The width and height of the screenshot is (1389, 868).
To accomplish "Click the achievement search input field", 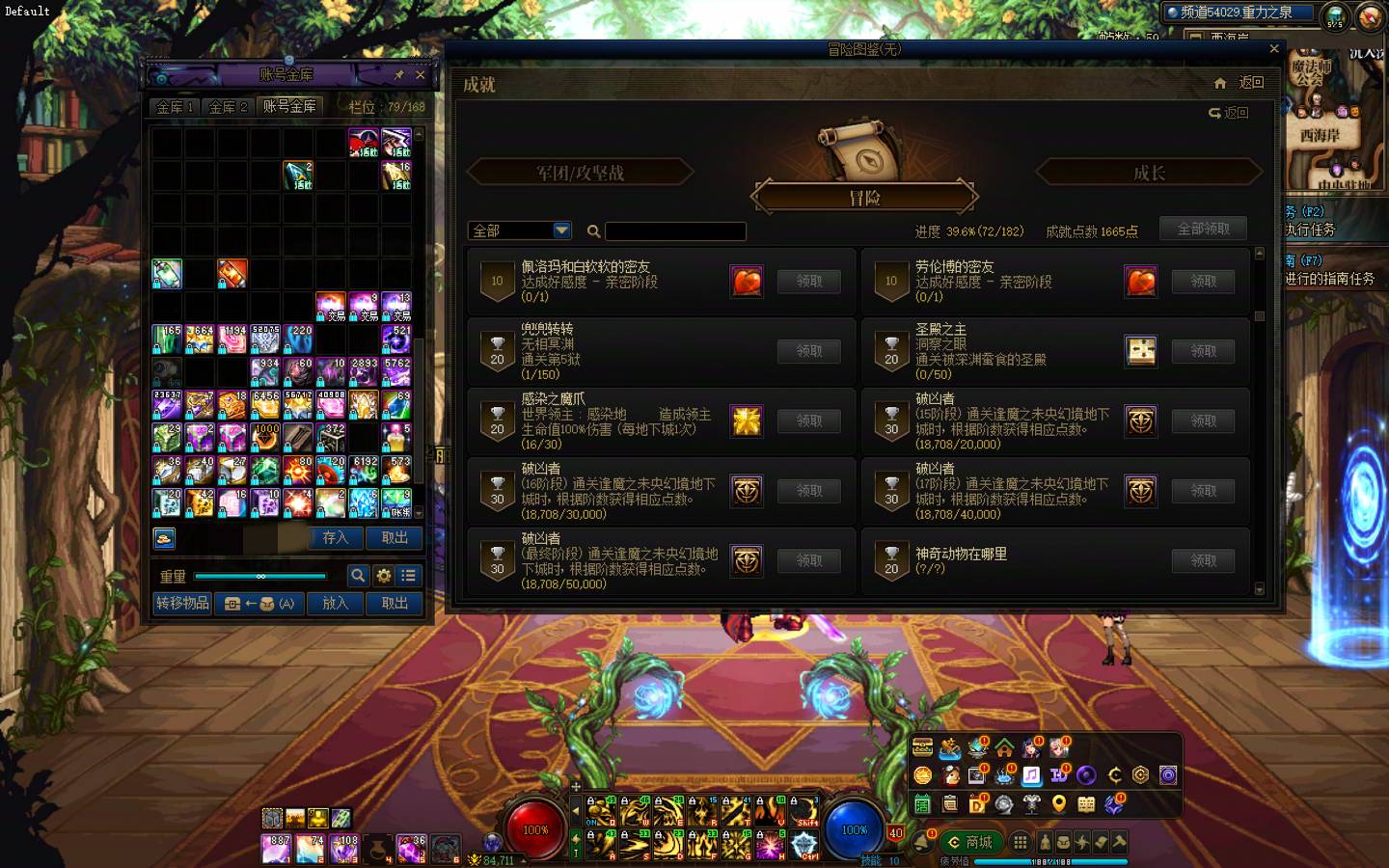I will tap(675, 231).
